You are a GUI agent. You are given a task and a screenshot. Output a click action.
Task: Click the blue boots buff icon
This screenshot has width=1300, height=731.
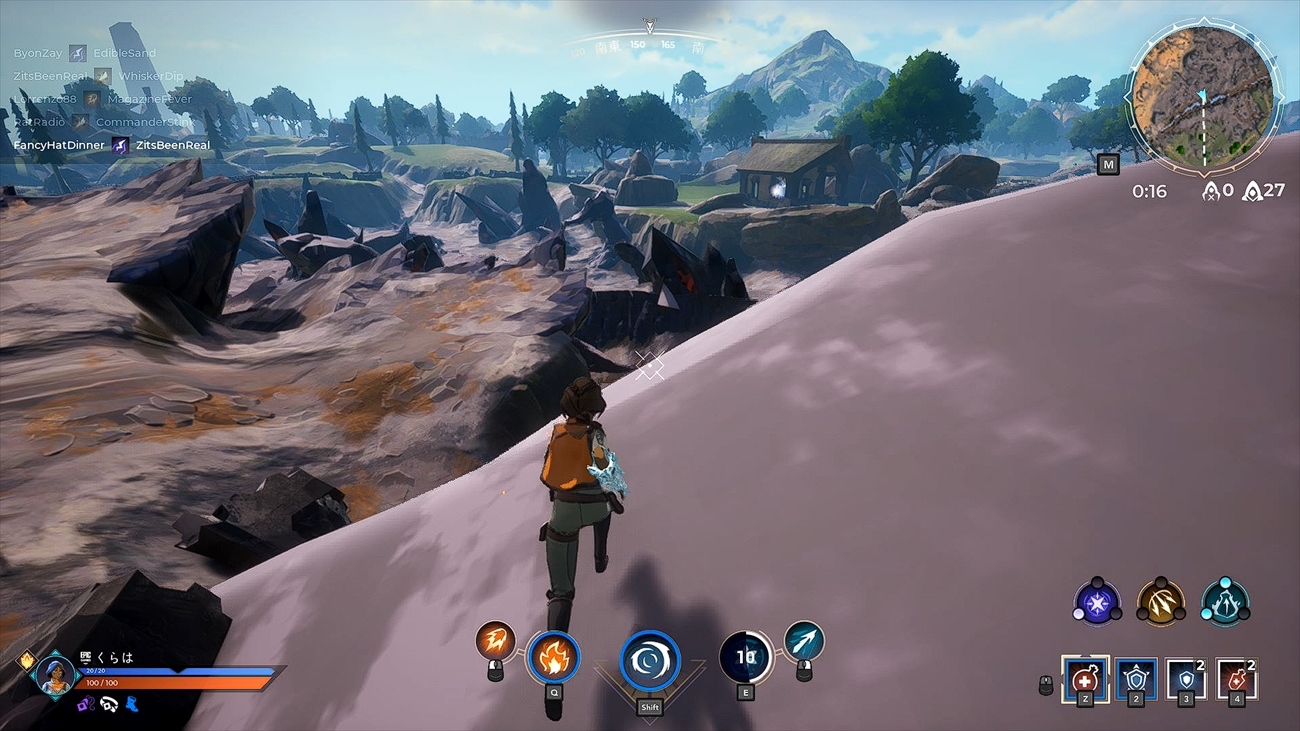[131, 704]
